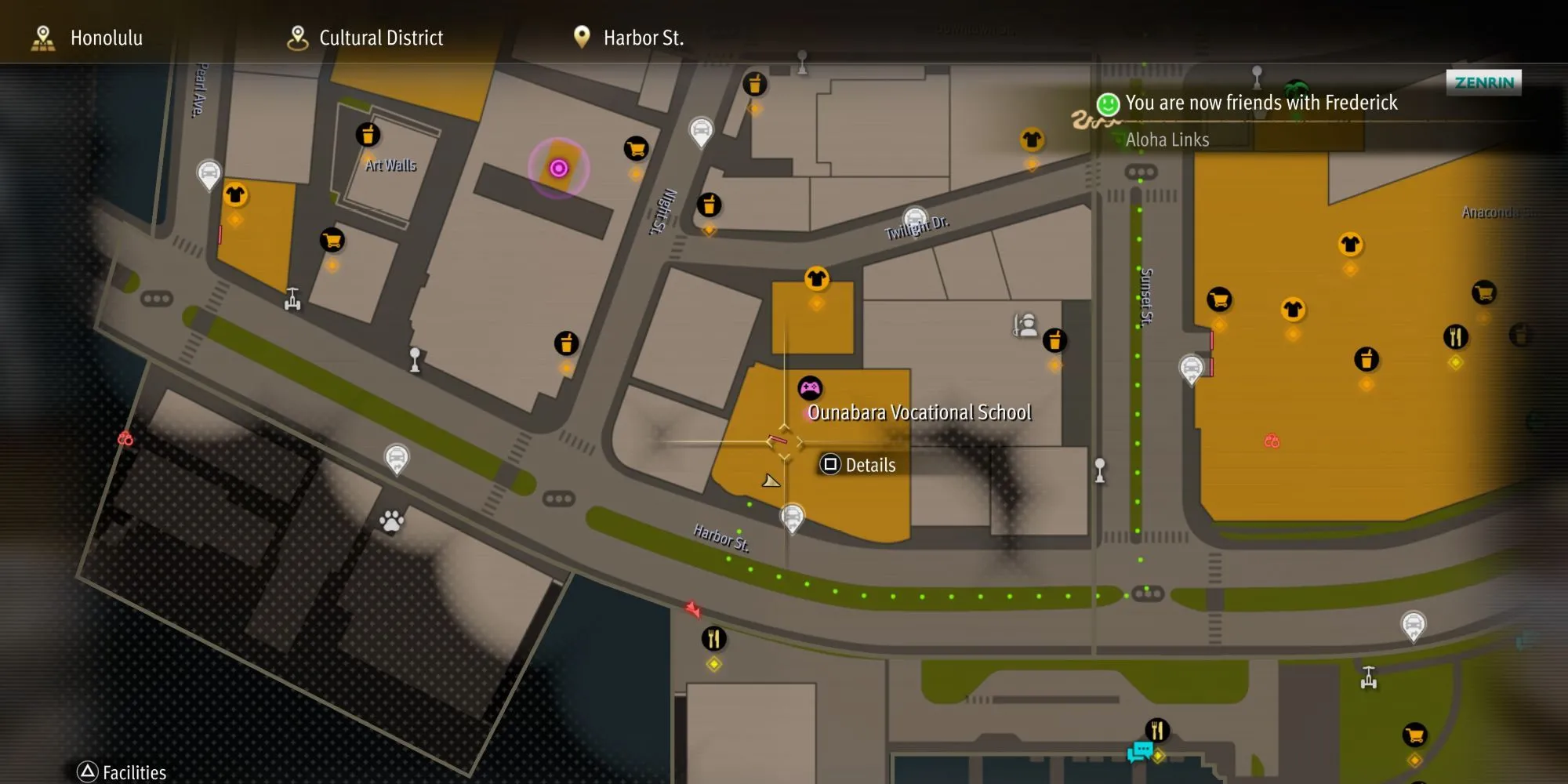Select the player position arrow
Viewport: 1568px width, 784px height.
point(771,481)
